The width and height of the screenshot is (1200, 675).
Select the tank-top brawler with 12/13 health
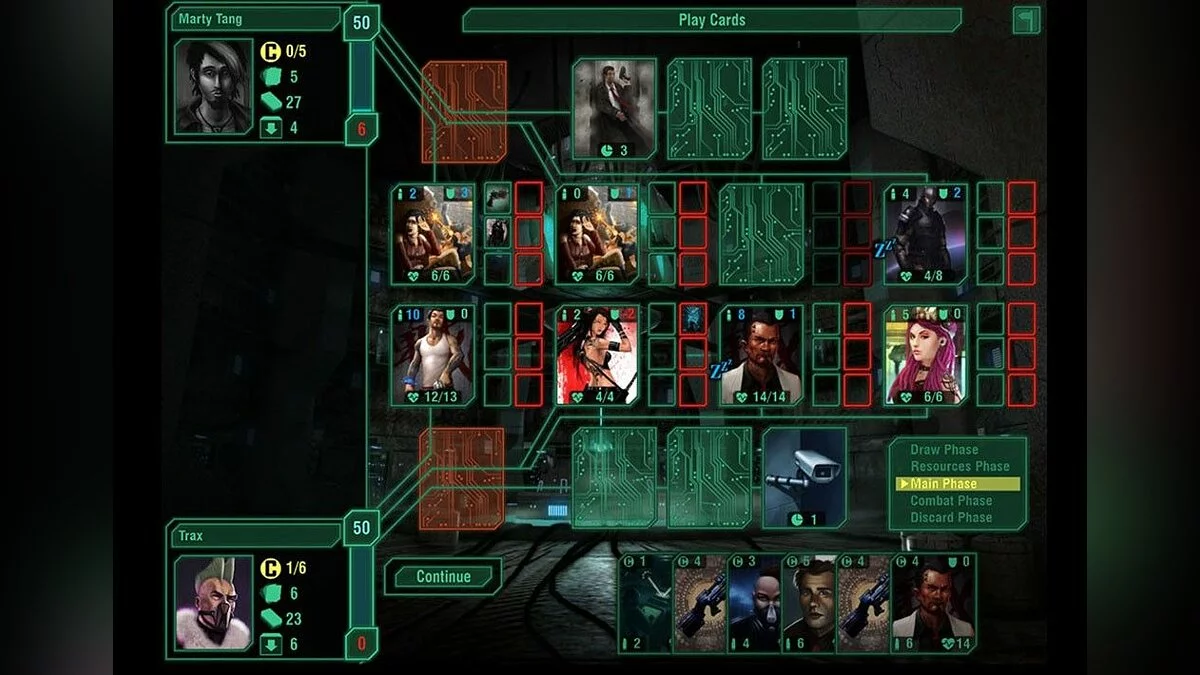433,355
